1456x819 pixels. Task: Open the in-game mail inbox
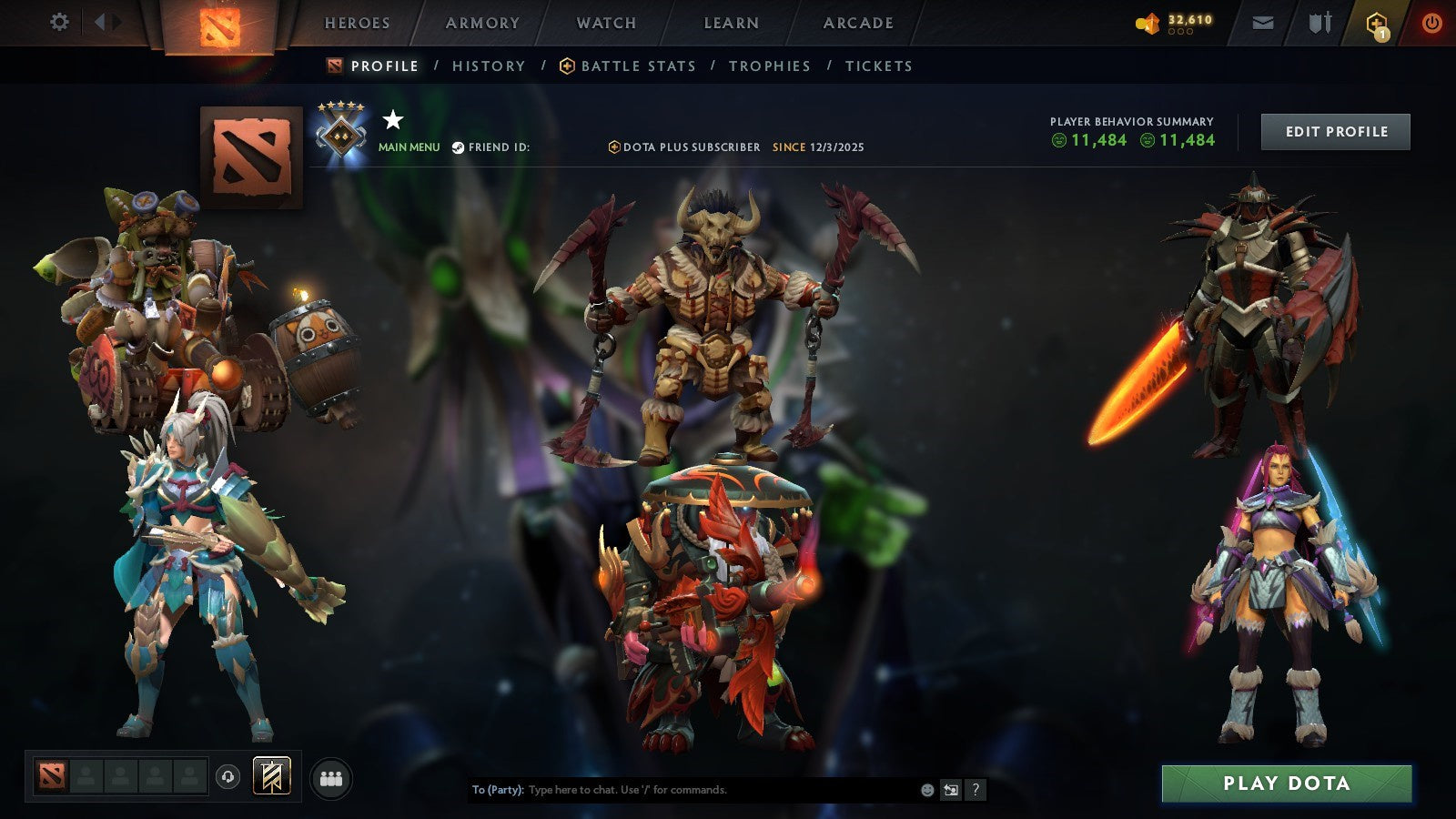1262,22
